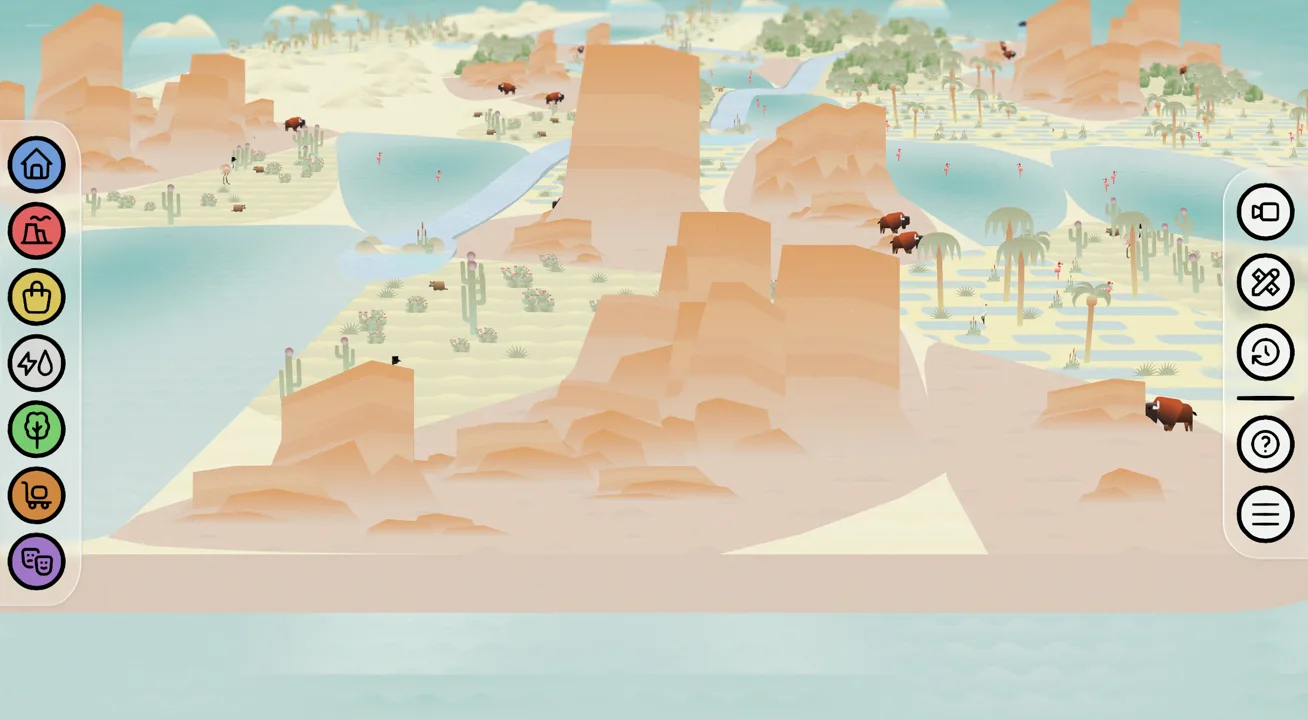Select the crossed pencil tools icon

click(x=1265, y=283)
